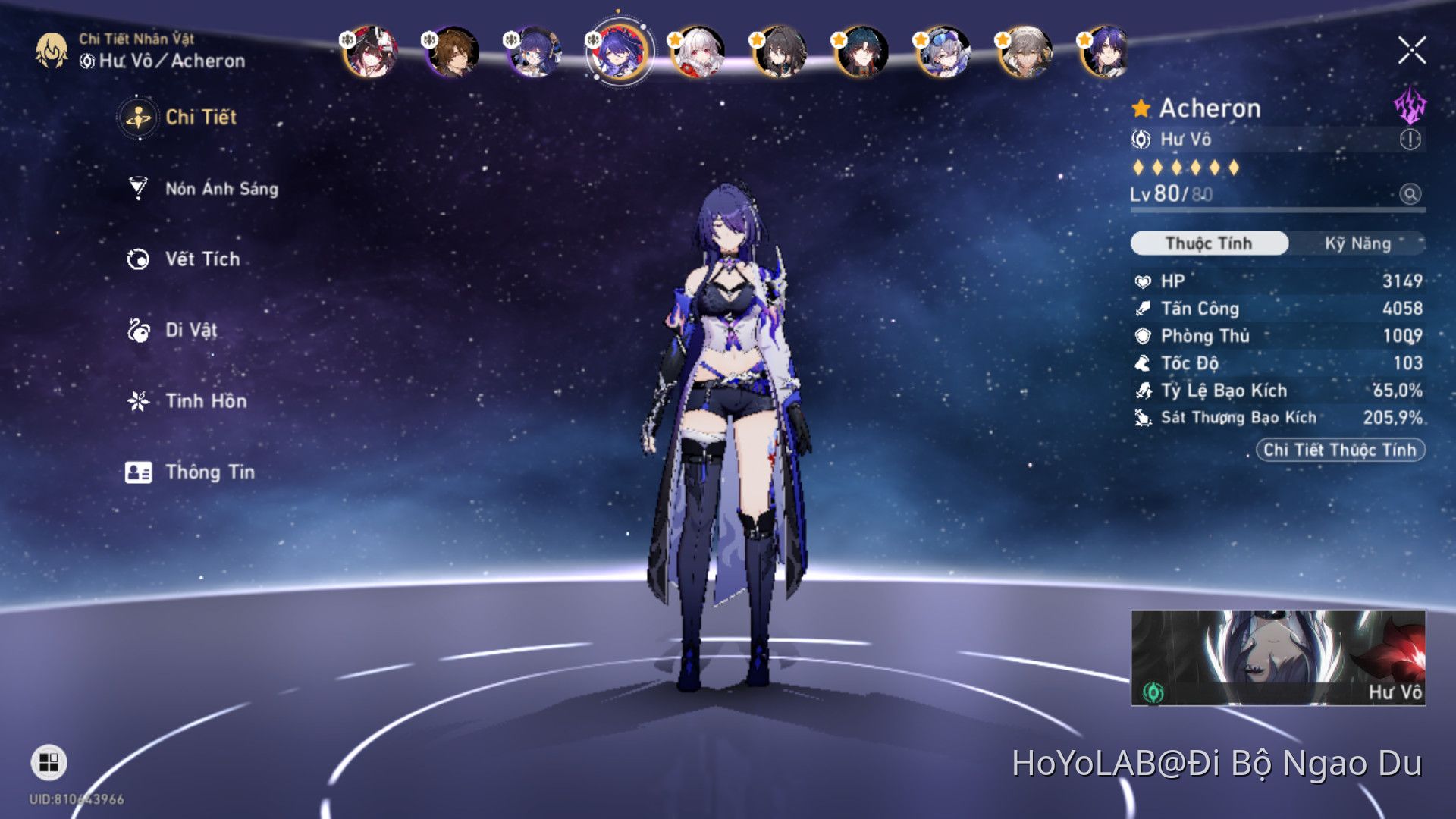Select the Nón Ánh Sáng (Light Cone) icon
Viewport: 1456px width, 819px height.
[x=136, y=189]
